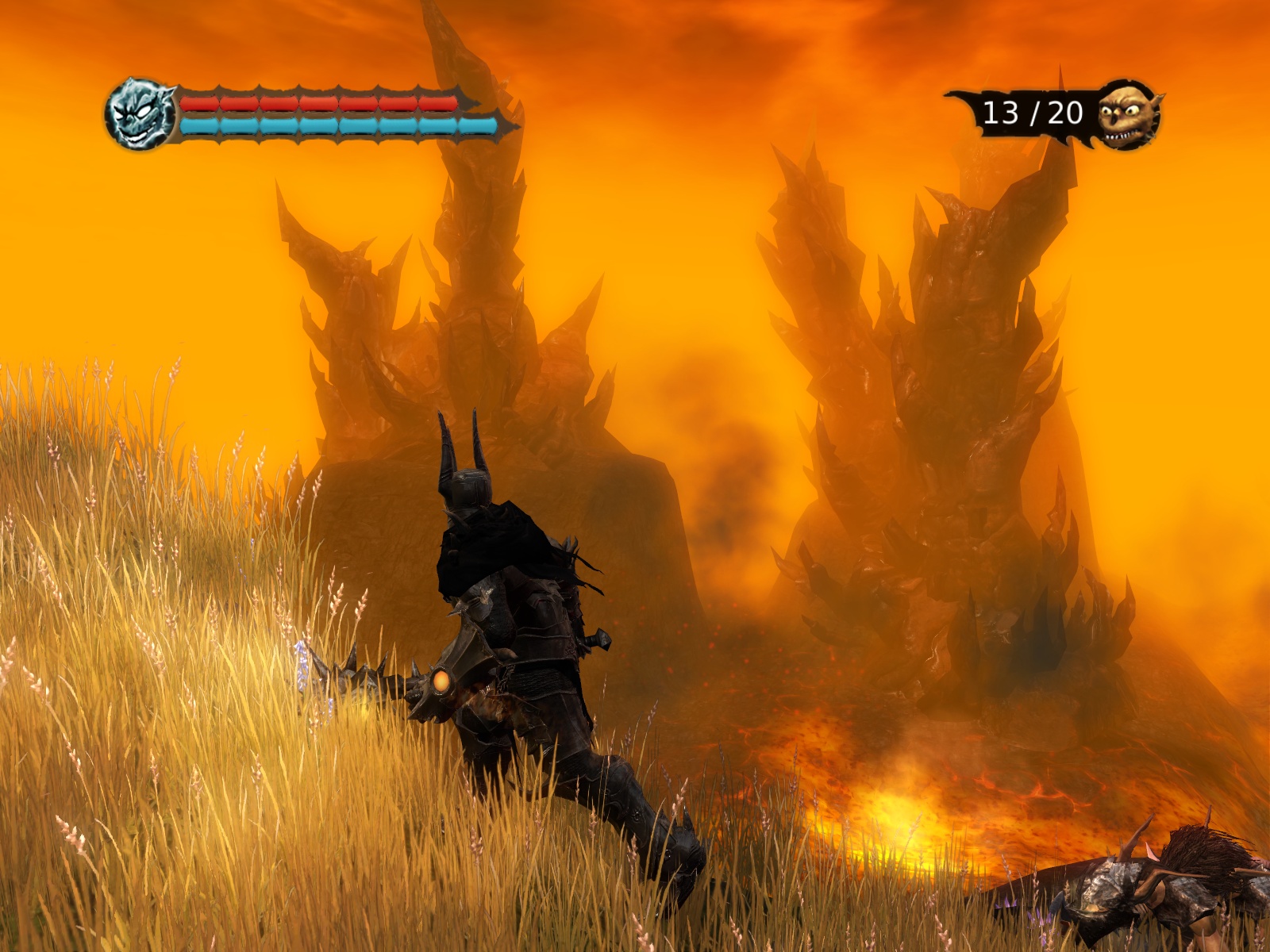
Task: Select the brown minion face icon
Action: pos(1127,115)
